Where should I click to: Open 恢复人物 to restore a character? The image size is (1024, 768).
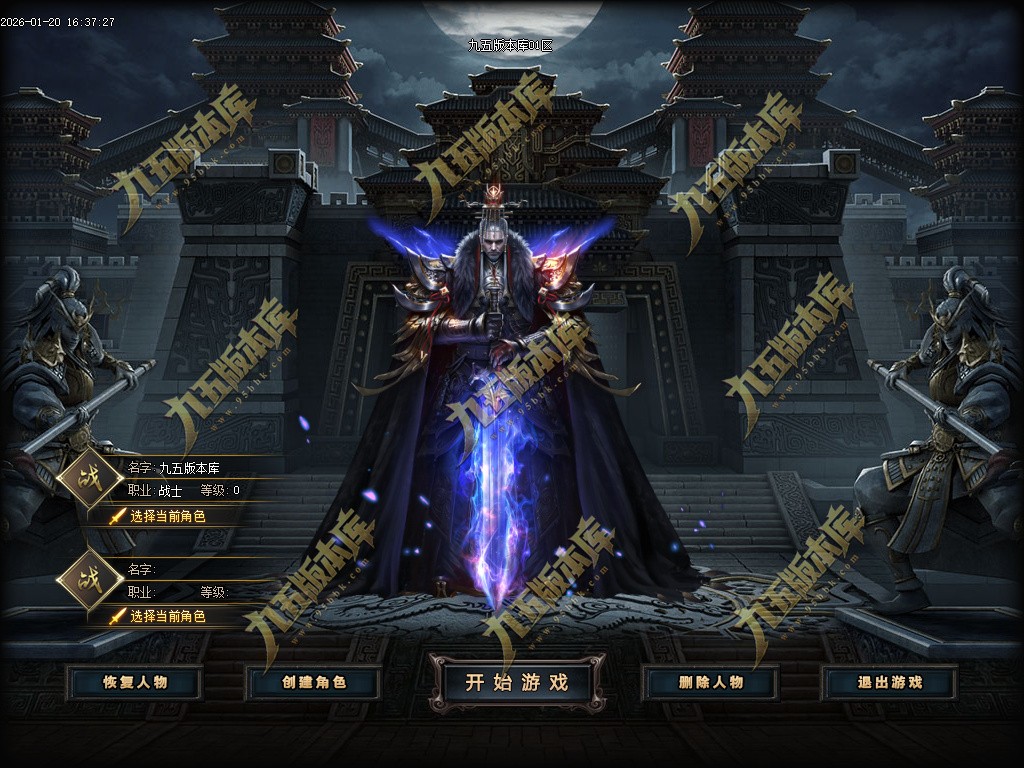[135, 683]
